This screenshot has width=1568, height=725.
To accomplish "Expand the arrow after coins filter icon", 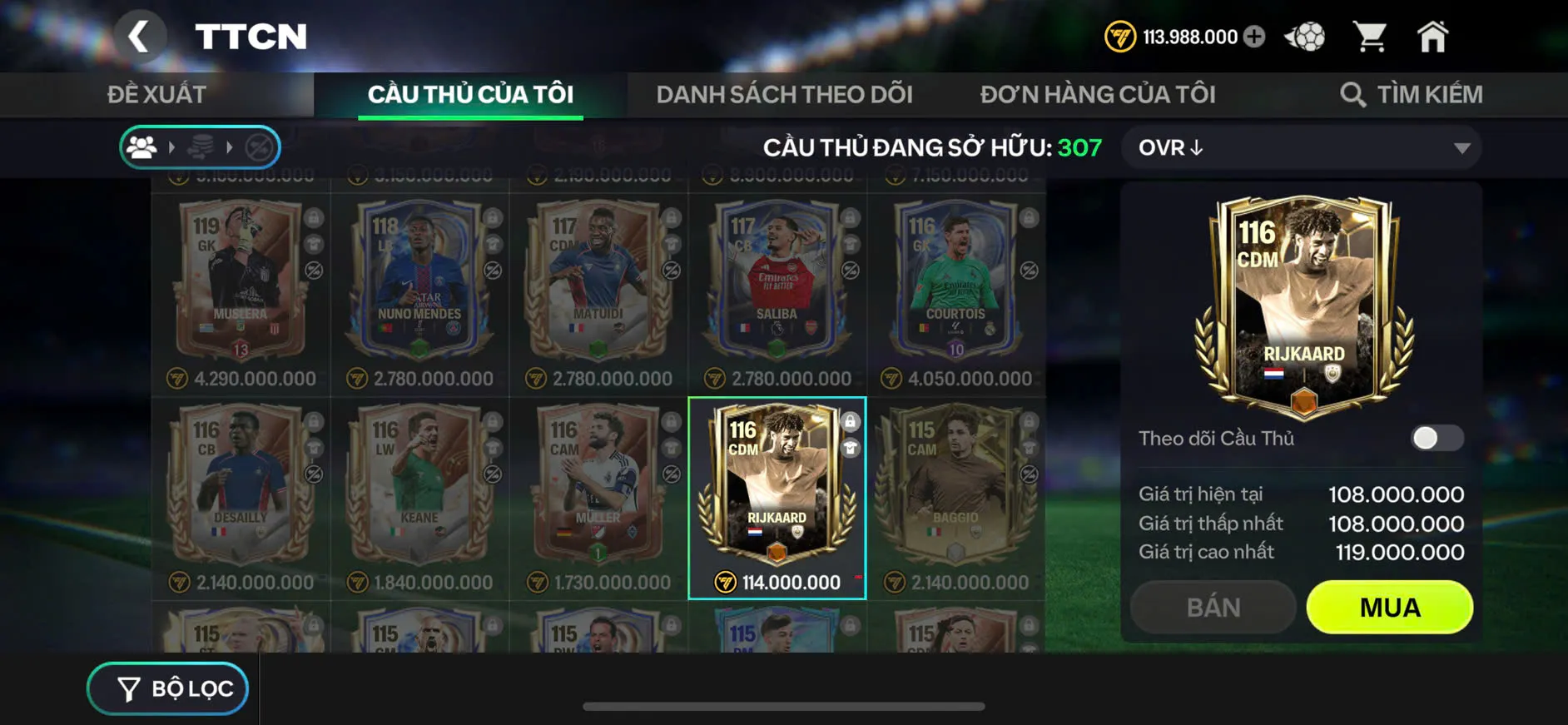I will pyautogui.click(x=231, y=147).
